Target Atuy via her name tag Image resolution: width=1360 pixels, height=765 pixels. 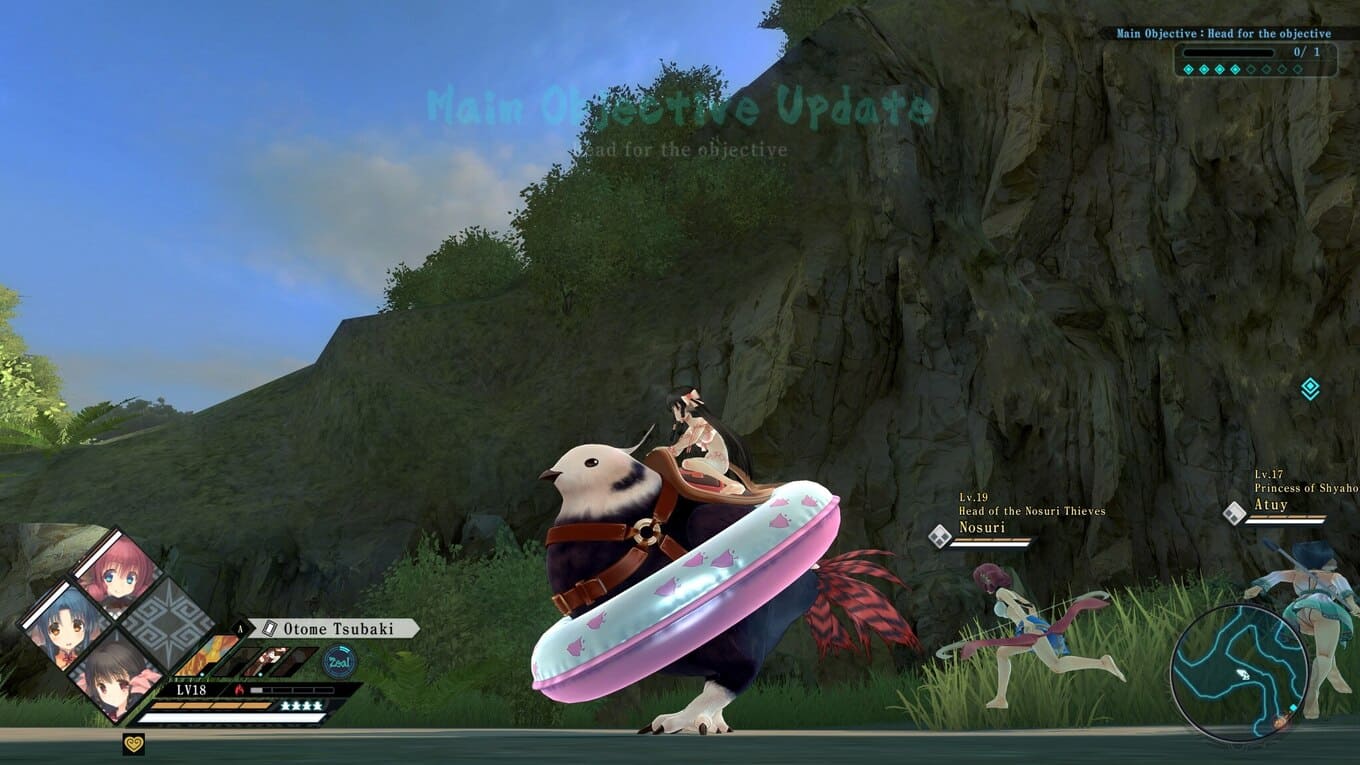[1271, 506]
